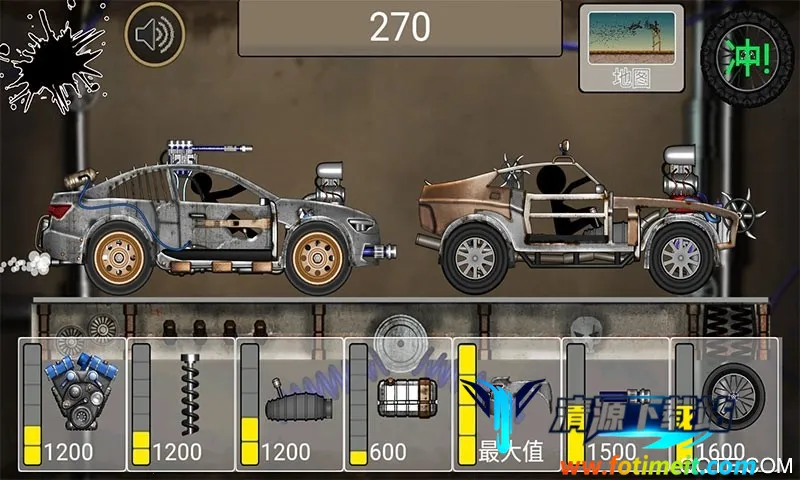This screenshot has height=480, width=800.
Task: Select the maxed-out 最大值 upgrade slot
Action: [505, 403]
